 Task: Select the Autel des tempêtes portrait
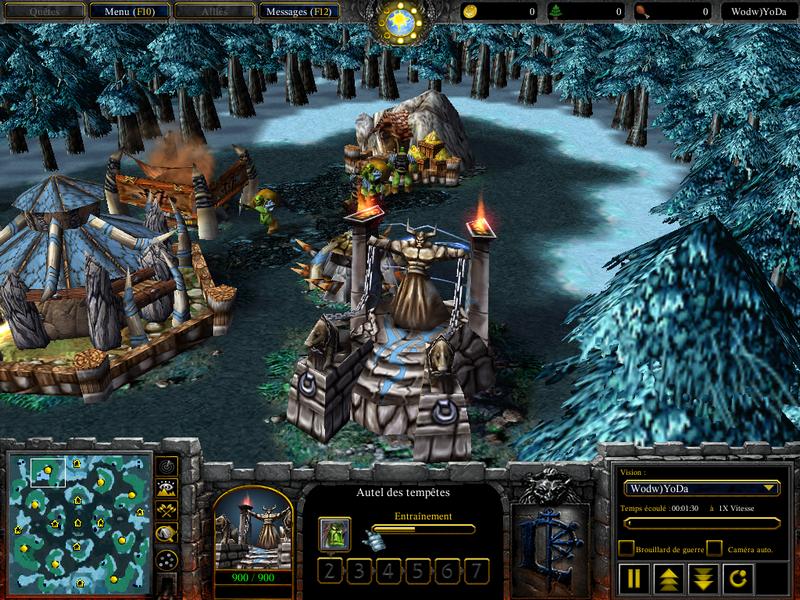[x=253, y=530]
